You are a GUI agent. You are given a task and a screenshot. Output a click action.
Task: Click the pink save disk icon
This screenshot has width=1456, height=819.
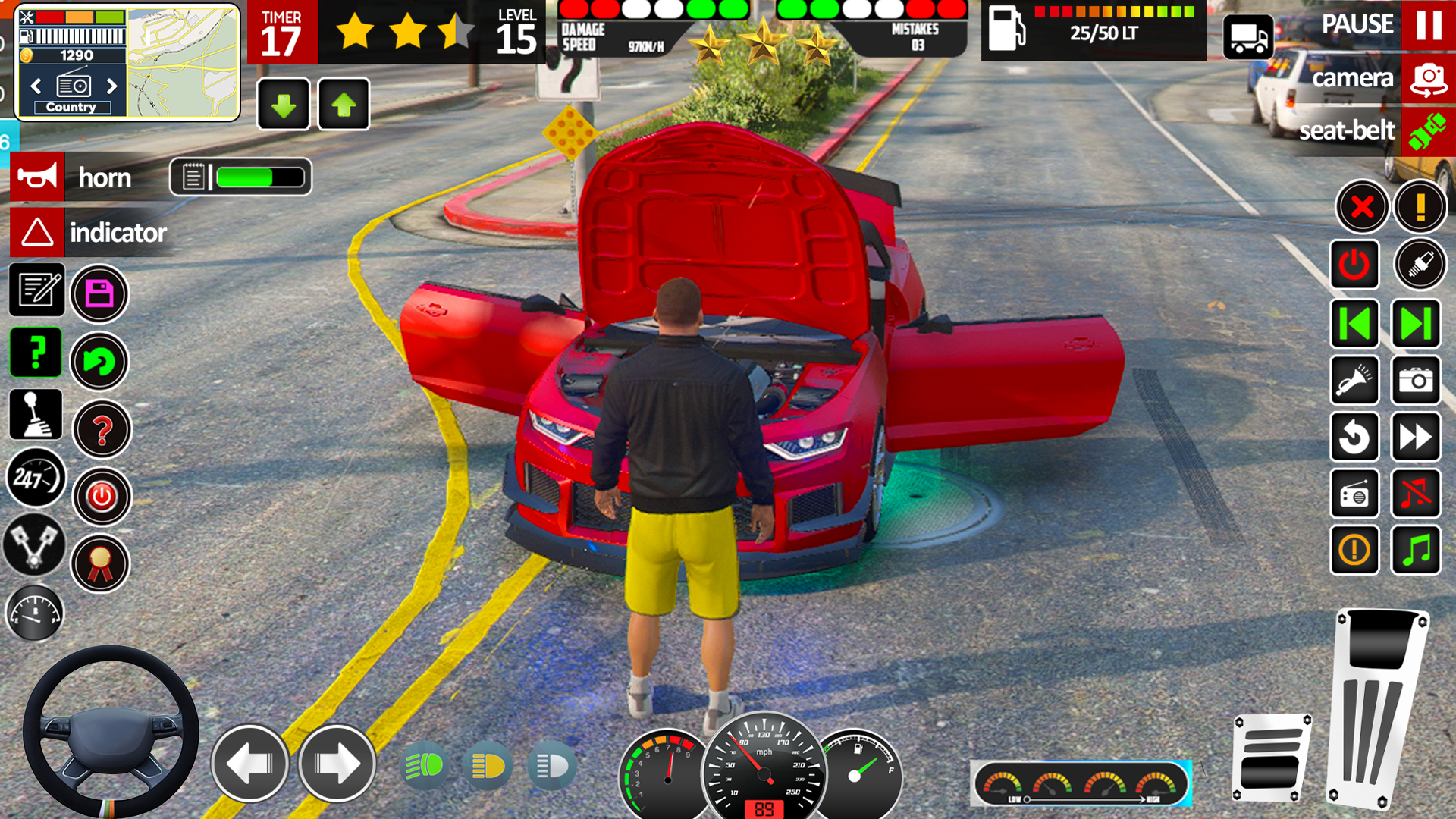tap(99, 293)
